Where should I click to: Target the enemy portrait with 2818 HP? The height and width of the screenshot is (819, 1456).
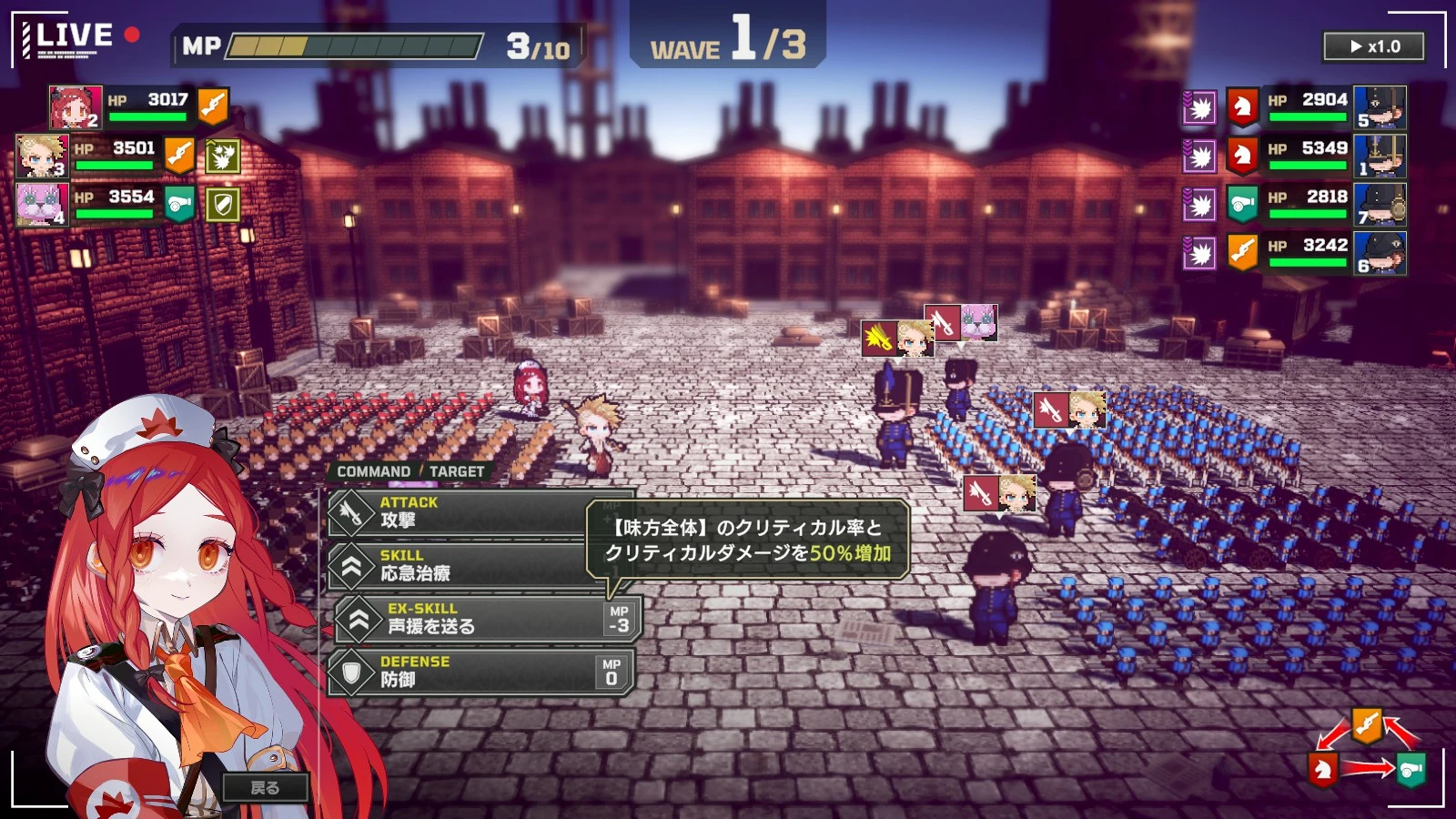(1380, 205)
